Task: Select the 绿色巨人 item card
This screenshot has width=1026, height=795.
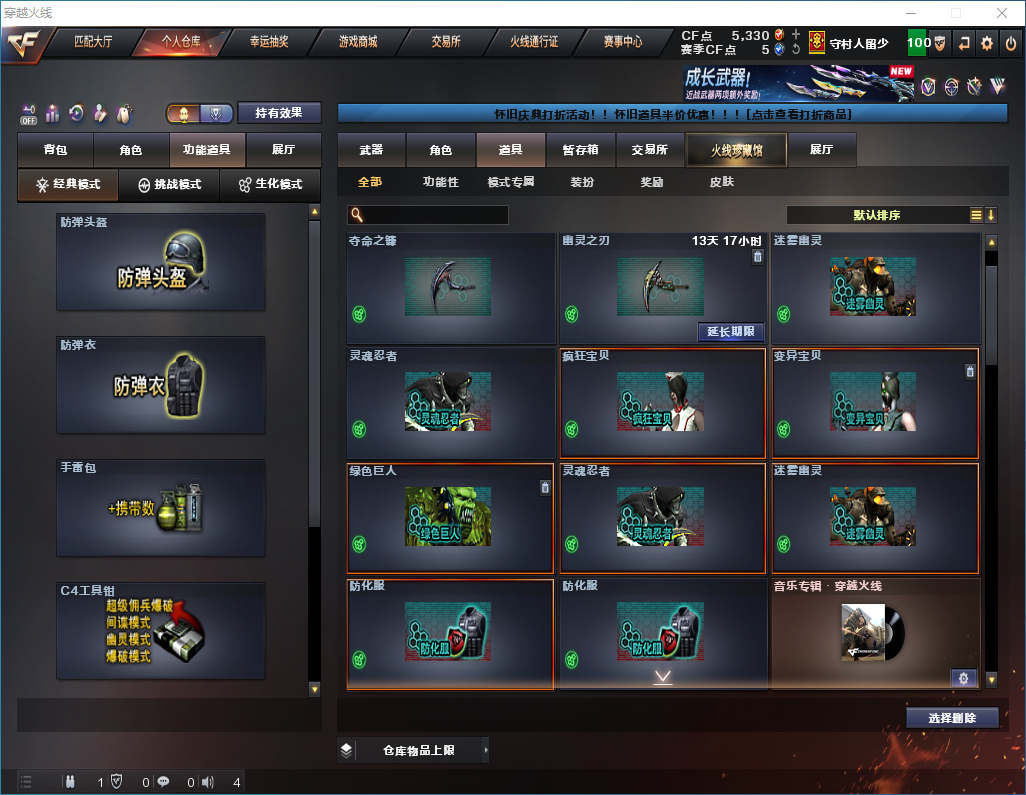Action: point(449,518)
